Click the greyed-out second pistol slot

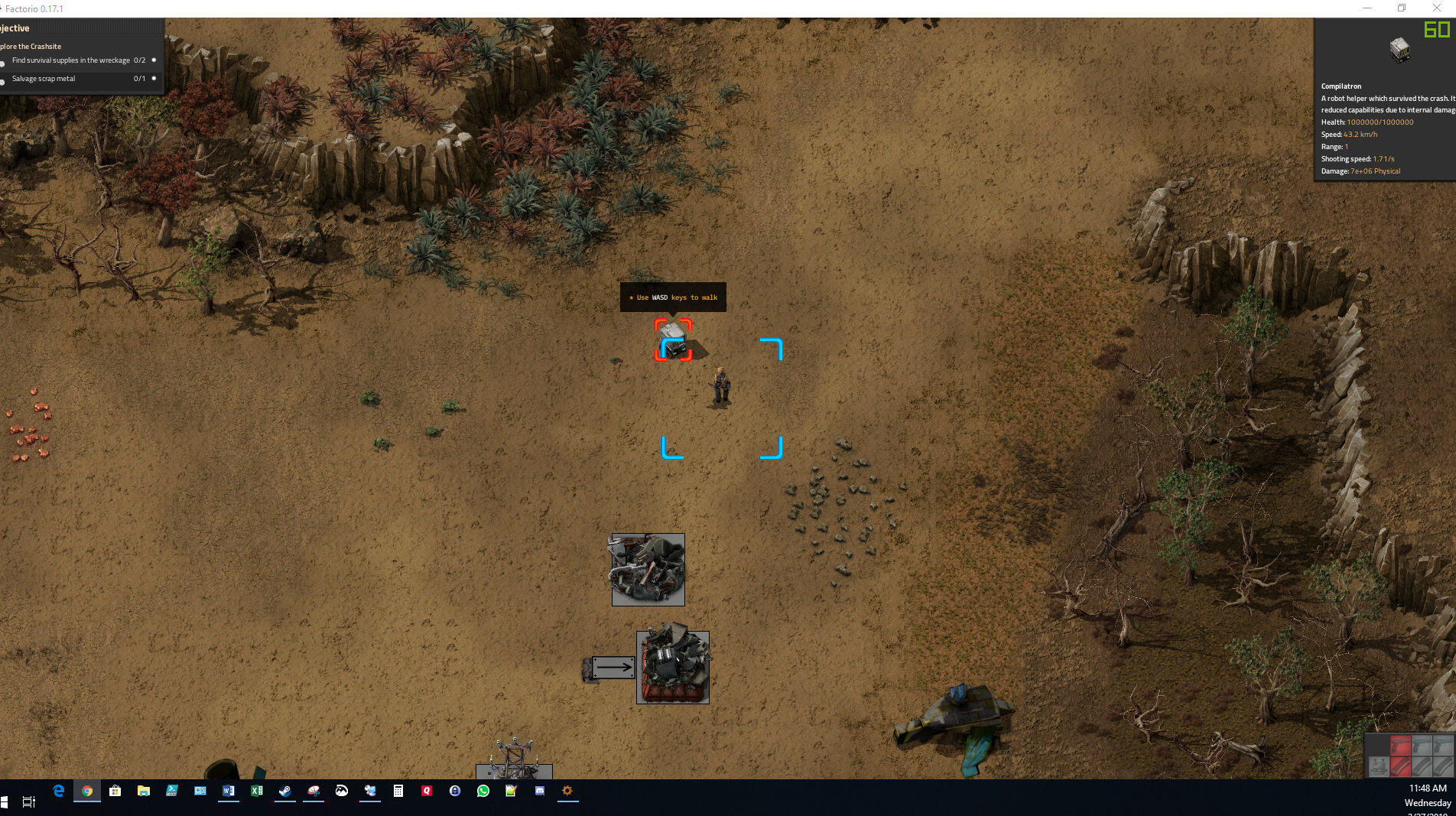click(1422, 745)
